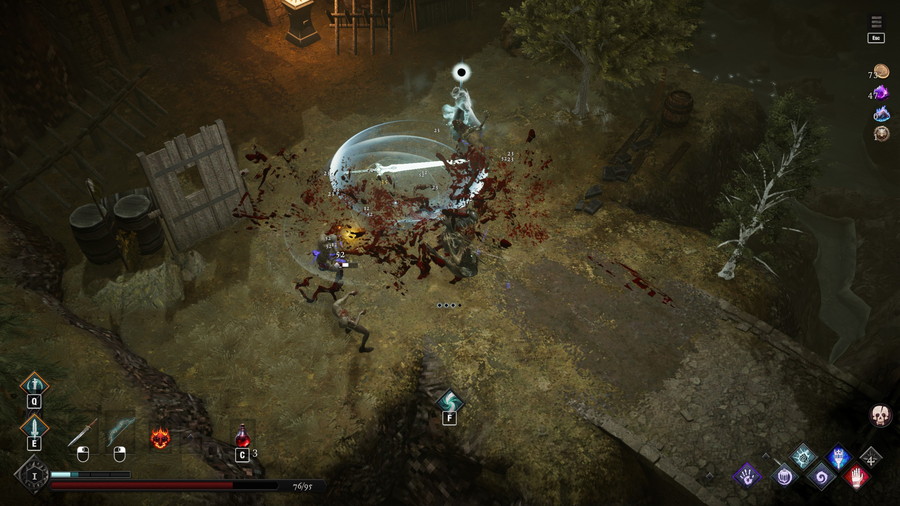Activate the purple handprint spell
The height and width of the screenshot is (506, 900).
click(x=746, y=475)
